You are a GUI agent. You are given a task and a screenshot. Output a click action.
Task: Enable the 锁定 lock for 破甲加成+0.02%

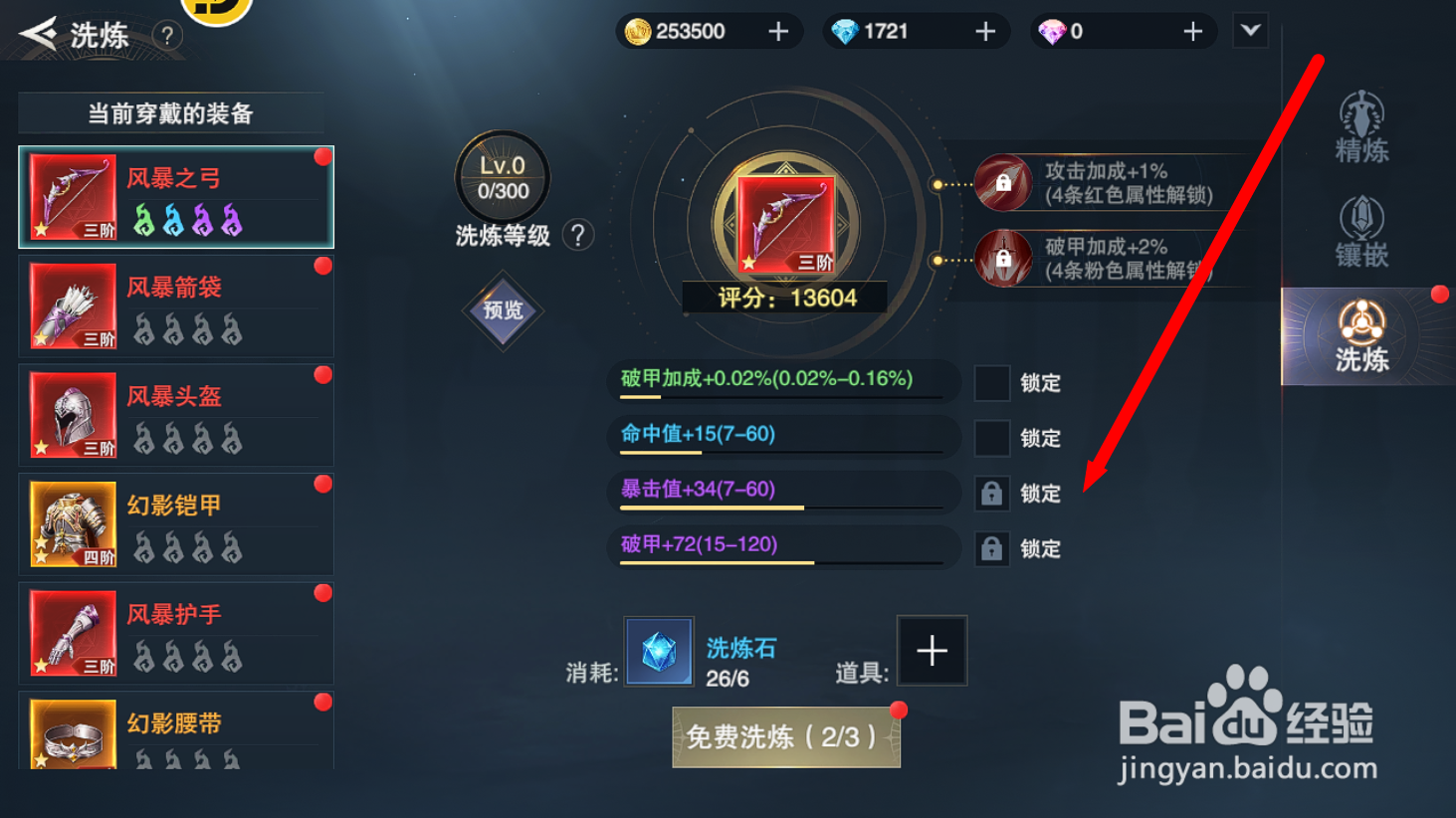point(991,382)
